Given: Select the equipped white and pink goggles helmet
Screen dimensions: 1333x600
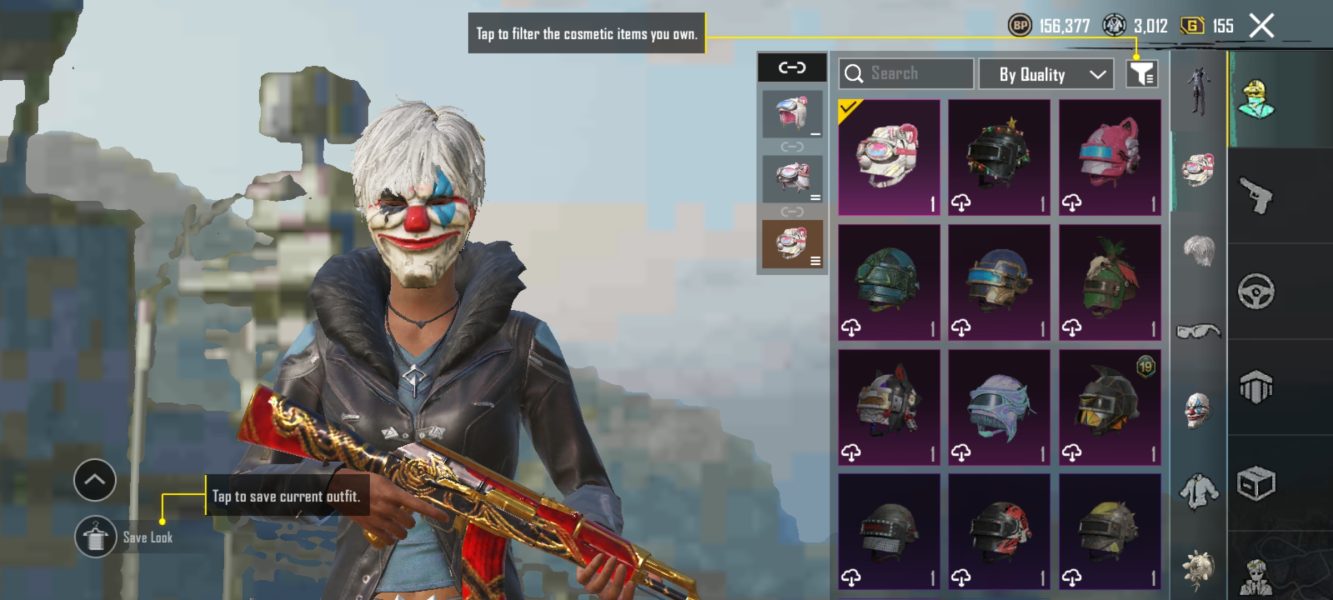Looking at the screenshot, I should click(x=889, y=157).
